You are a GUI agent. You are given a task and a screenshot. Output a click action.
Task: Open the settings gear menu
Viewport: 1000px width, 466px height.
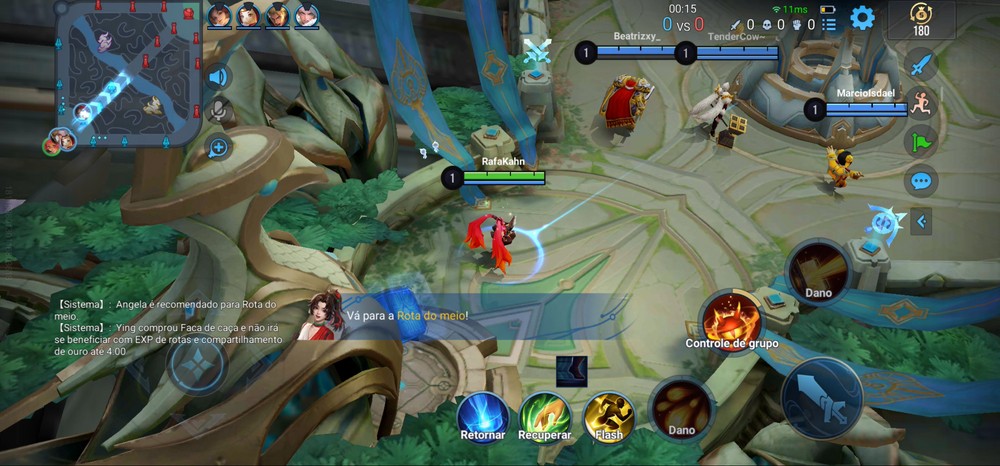point(862,17)
